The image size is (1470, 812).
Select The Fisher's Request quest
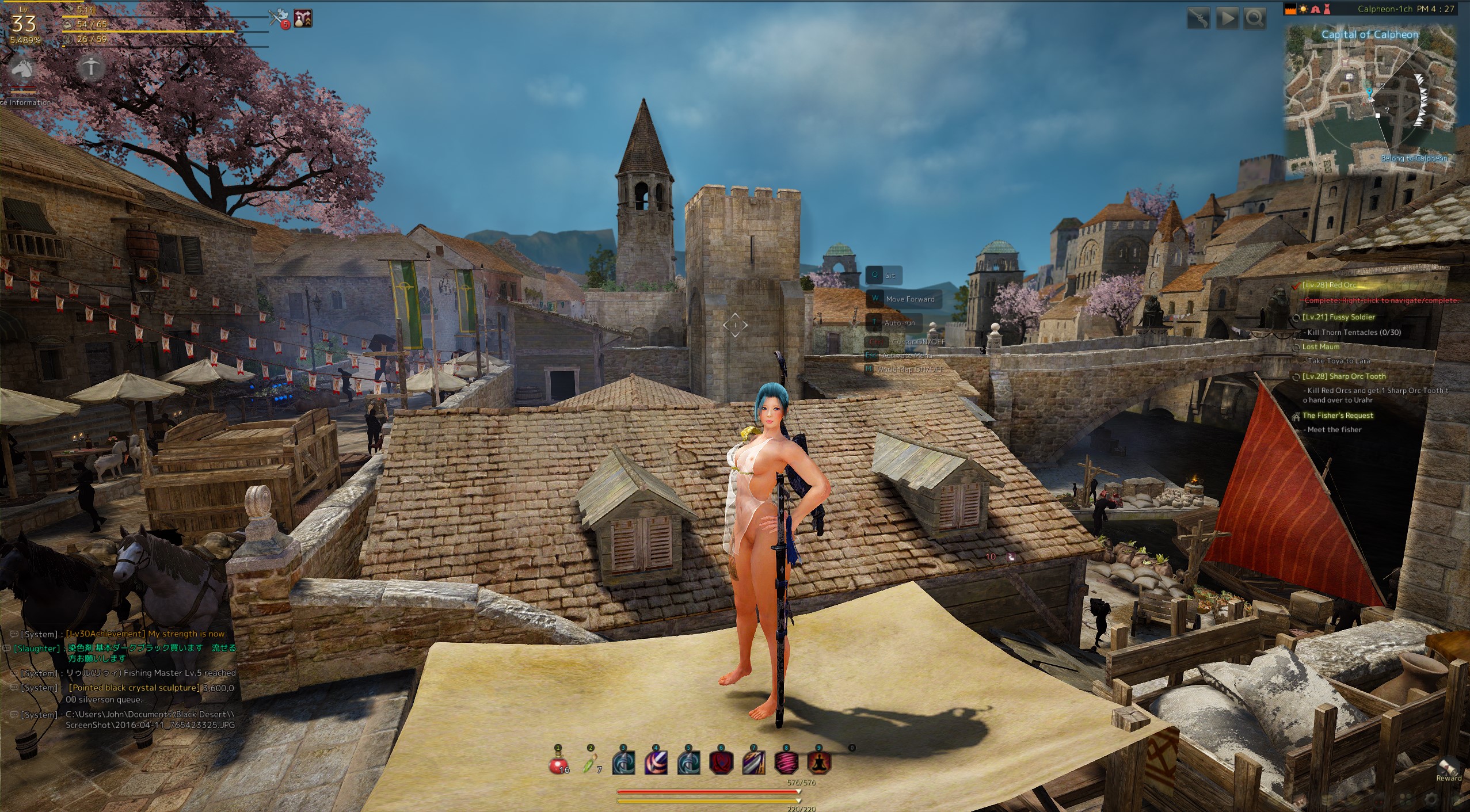click(1337, 415)
